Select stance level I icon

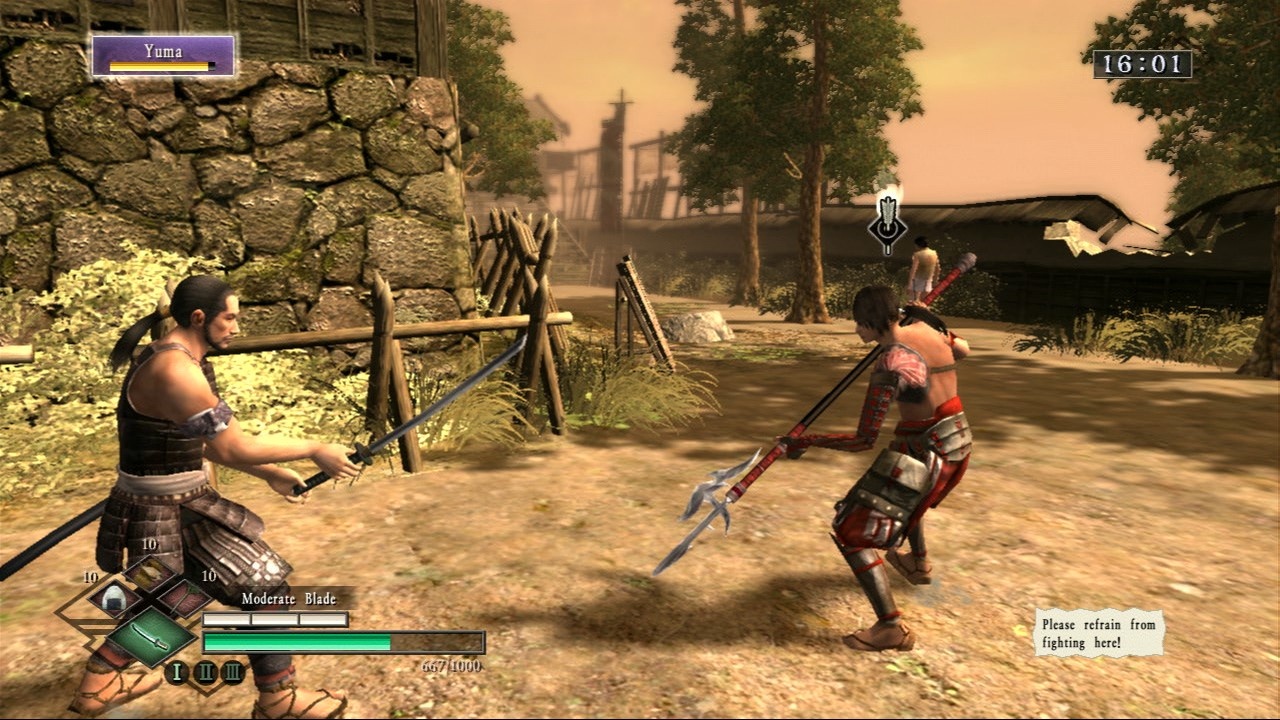pos(176,671)
